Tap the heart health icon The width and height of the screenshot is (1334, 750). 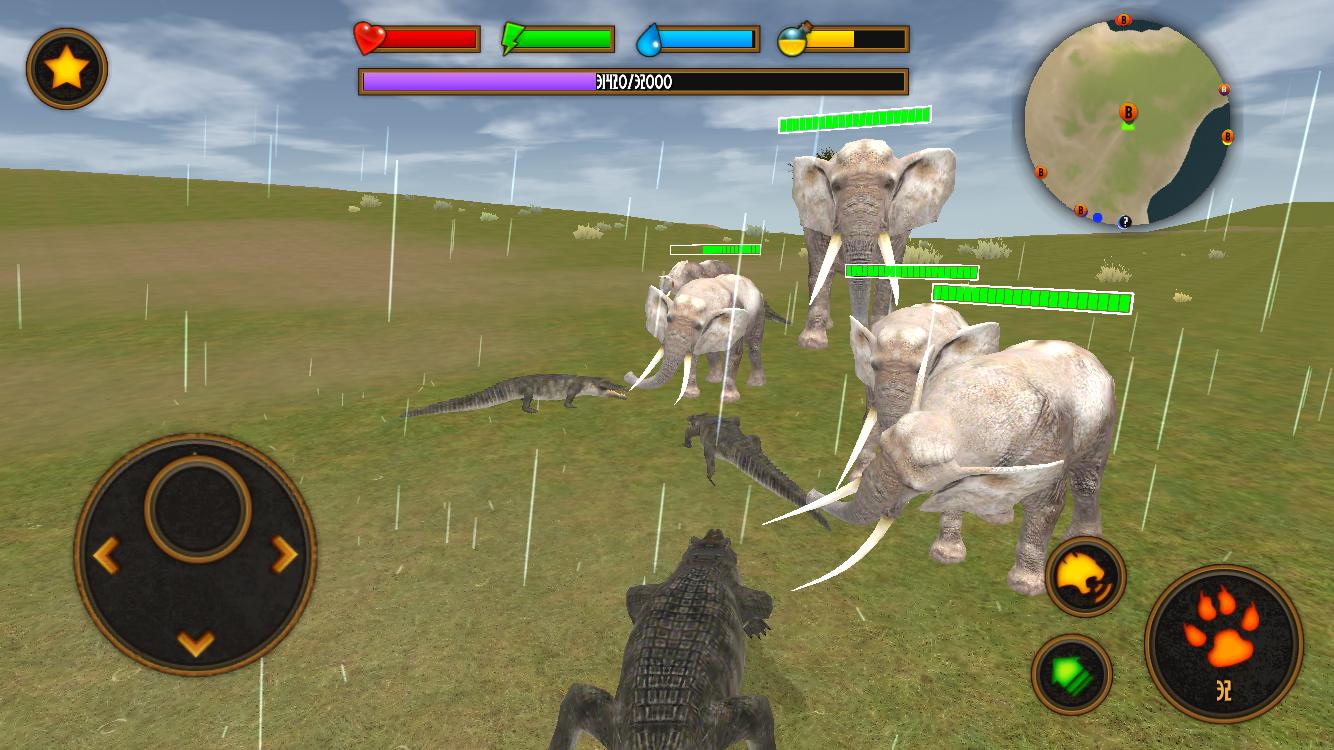[x=368, y=37]
